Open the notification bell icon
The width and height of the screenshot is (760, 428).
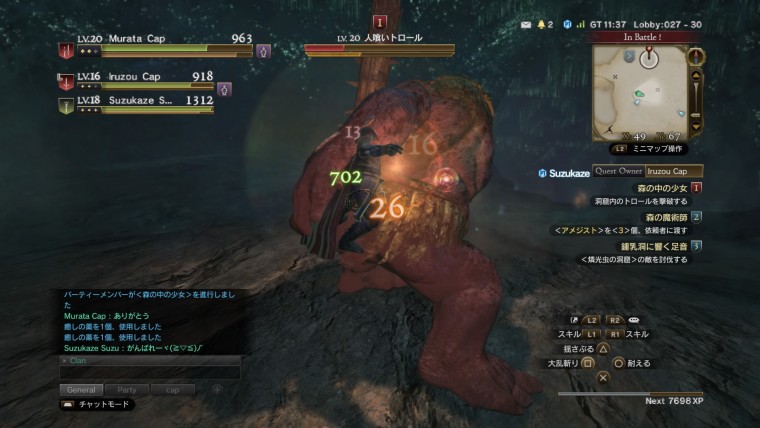pos(543,23)
